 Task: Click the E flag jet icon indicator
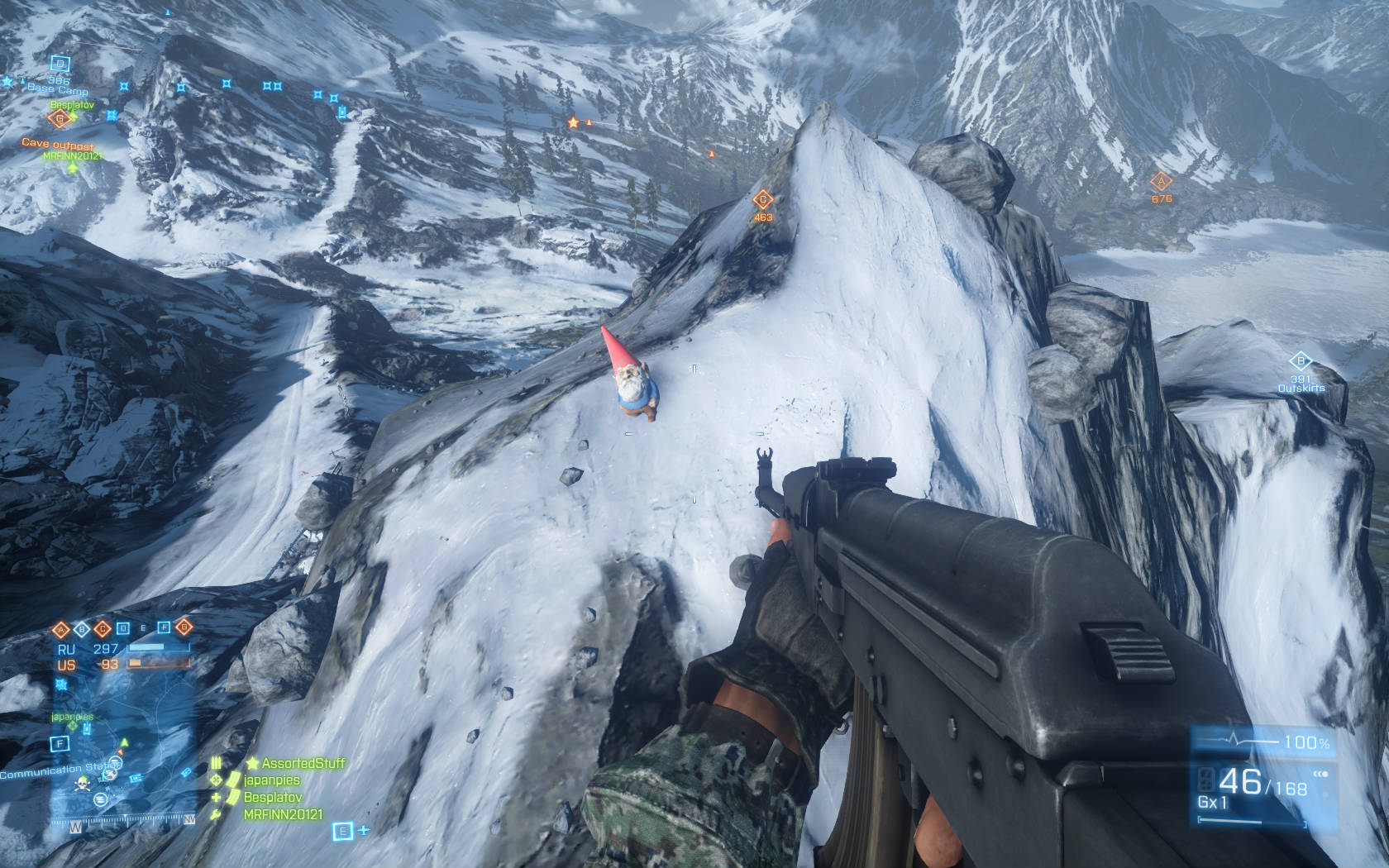pos(343,831)
